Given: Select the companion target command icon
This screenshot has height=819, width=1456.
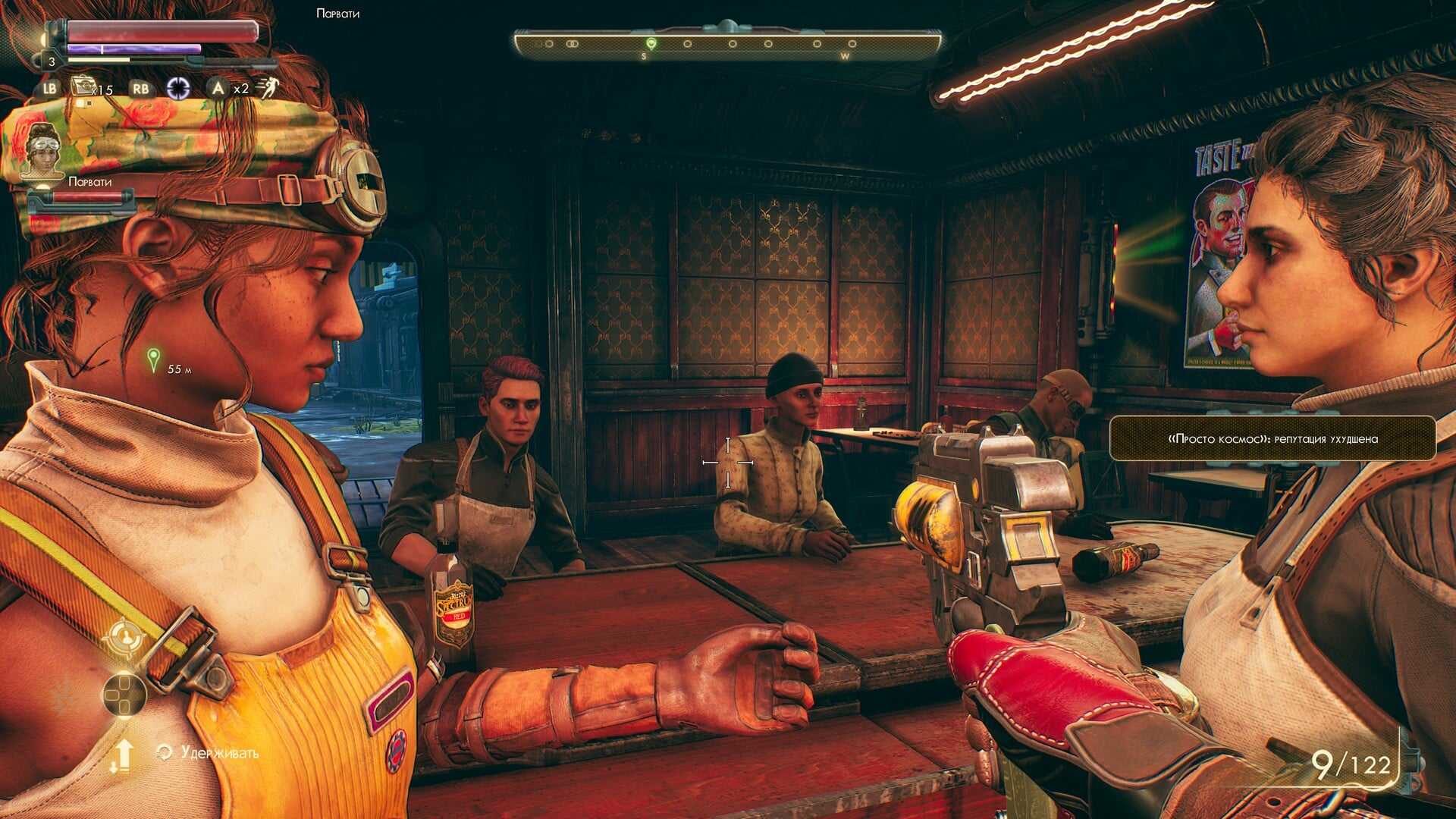Looking at the screenshot, I should point(124,638).
